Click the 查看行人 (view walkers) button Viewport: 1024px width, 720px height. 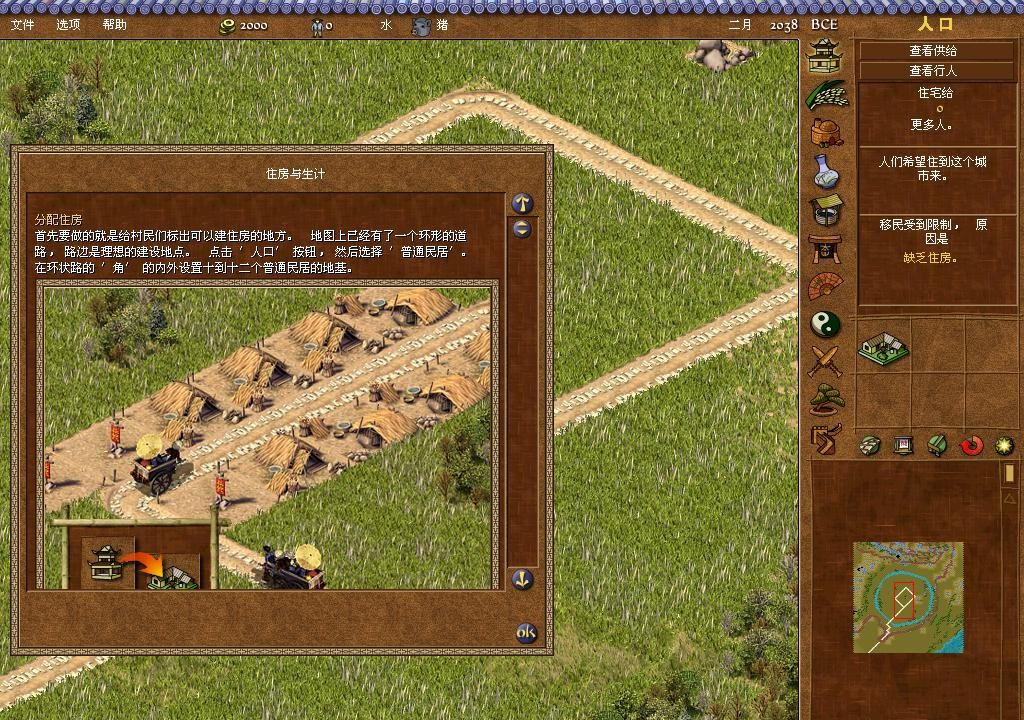coord(932,71)
